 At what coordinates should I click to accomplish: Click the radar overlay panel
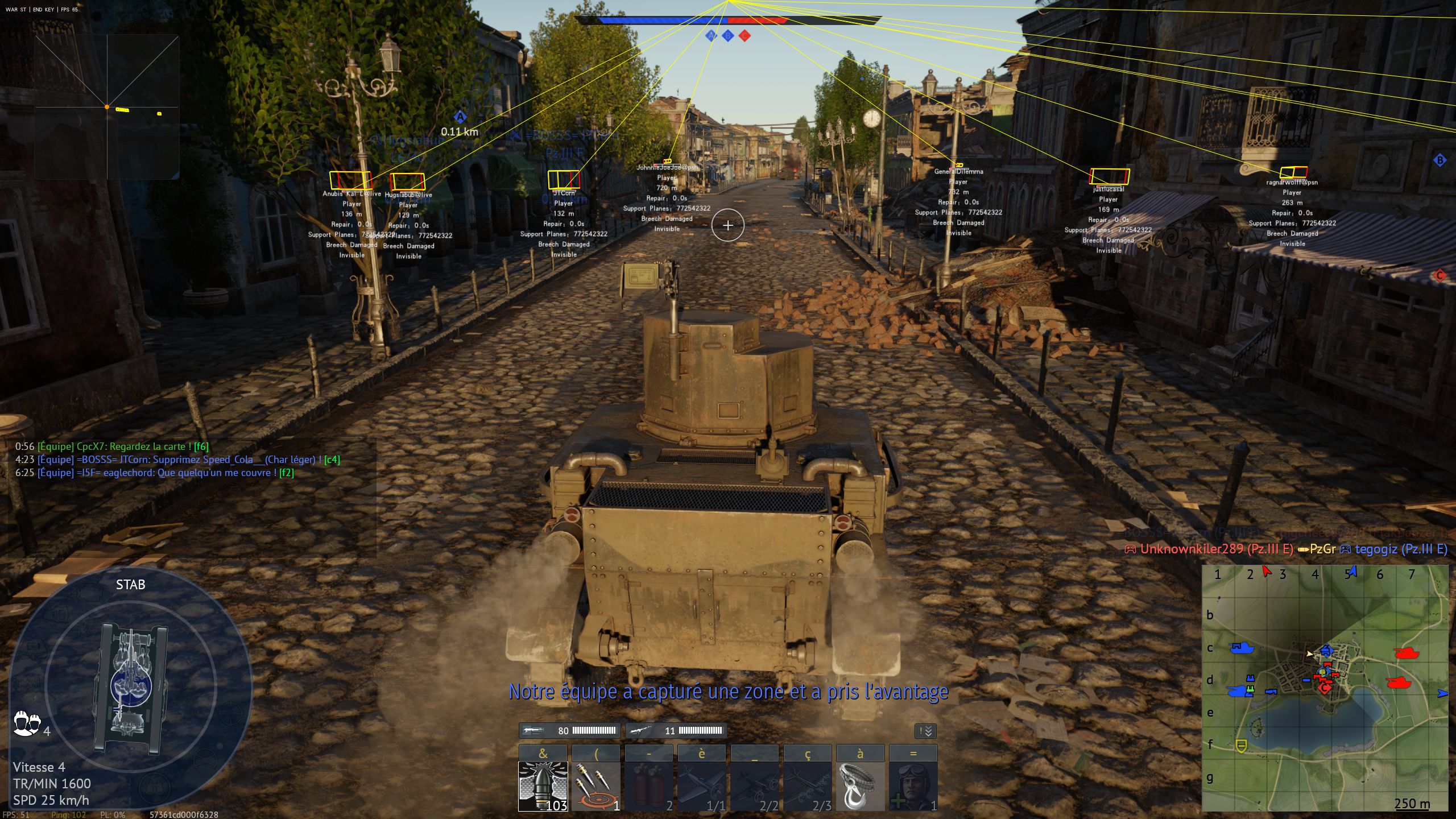click(107, 107)
